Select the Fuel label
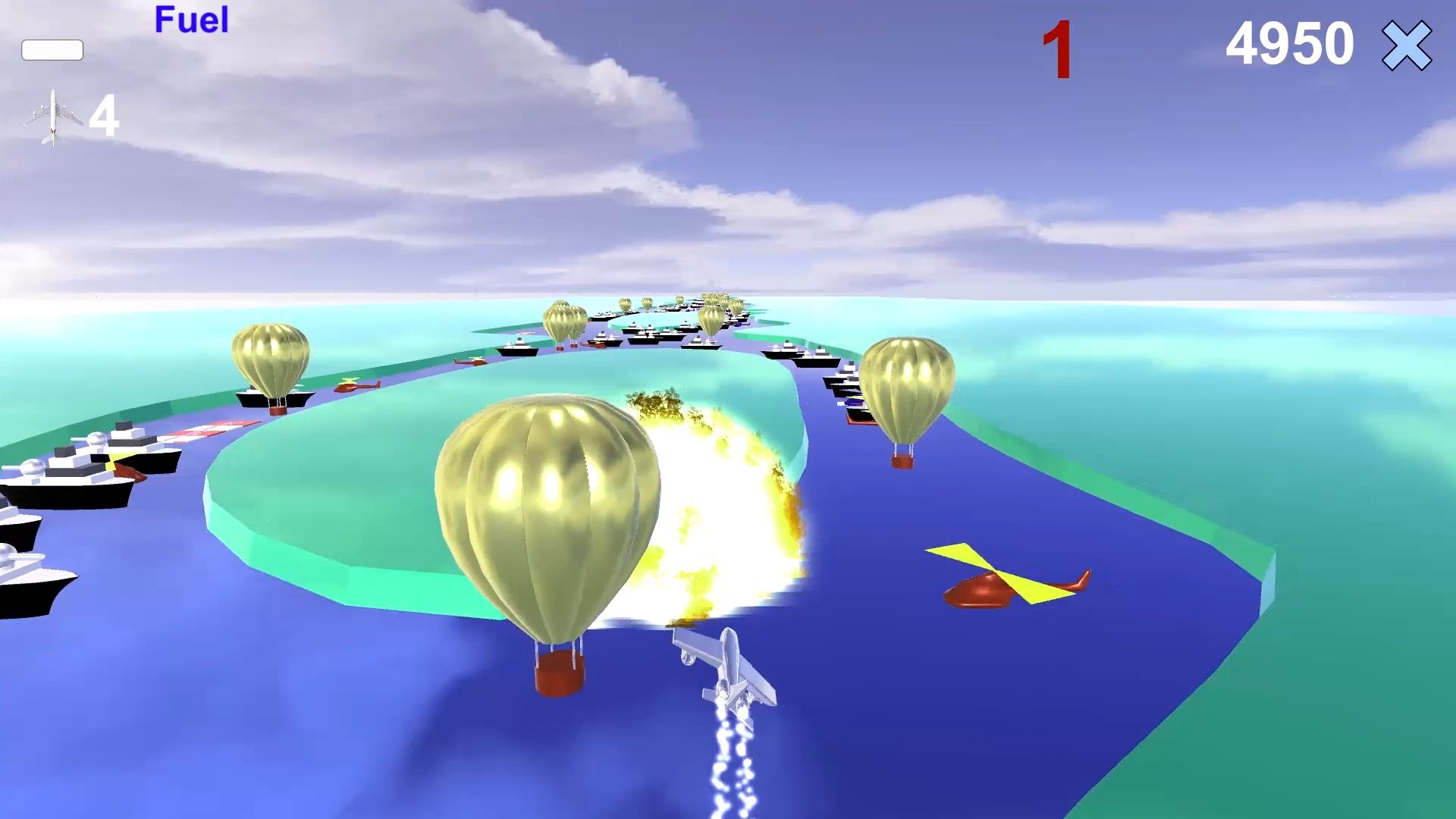 [x=191, y=20]
